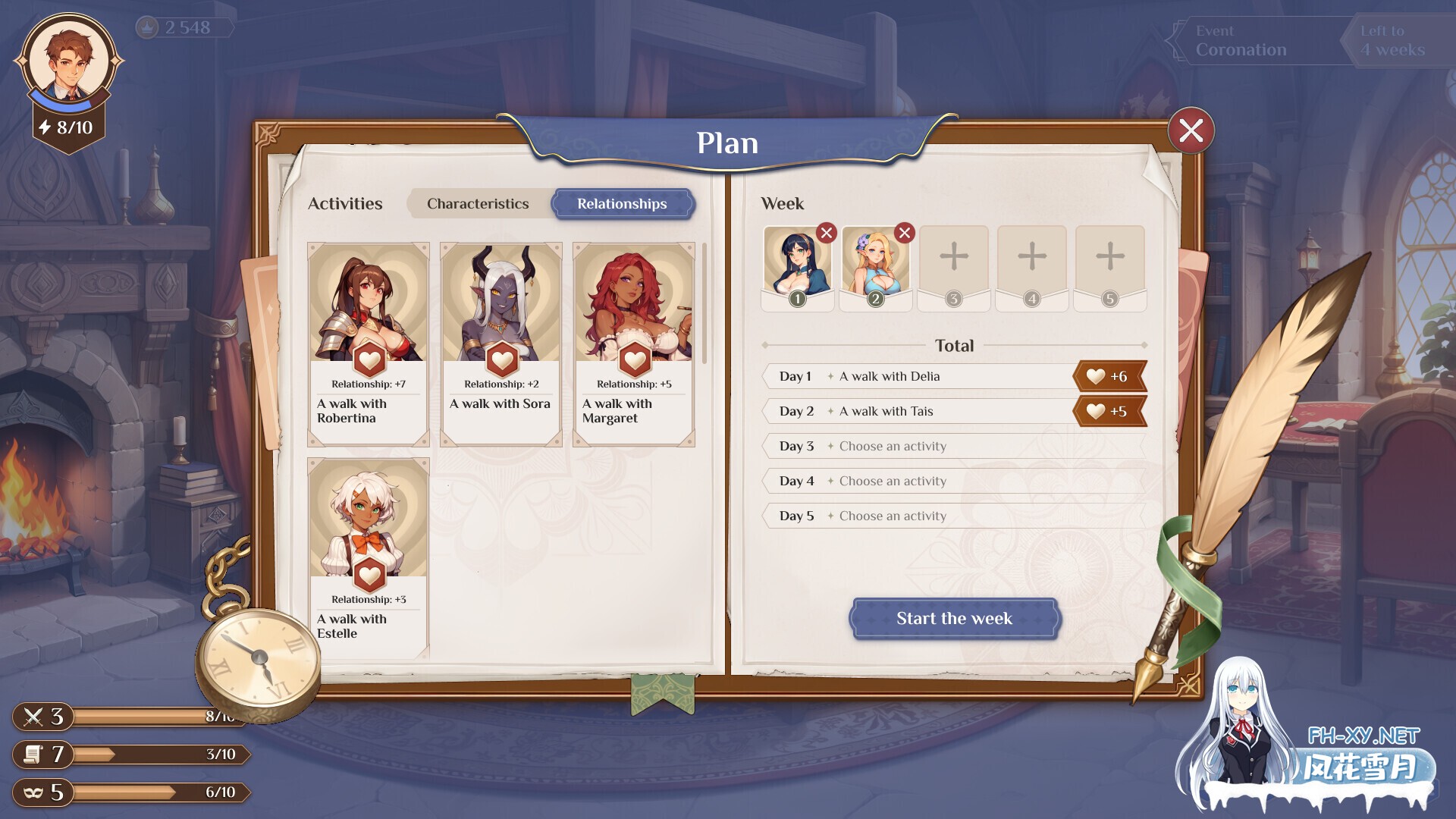This screenshot has height=819, width=1456.
Task: Select the Day 3 Choose an activity row
Action: pyautogui.click(x=953, y=446)
